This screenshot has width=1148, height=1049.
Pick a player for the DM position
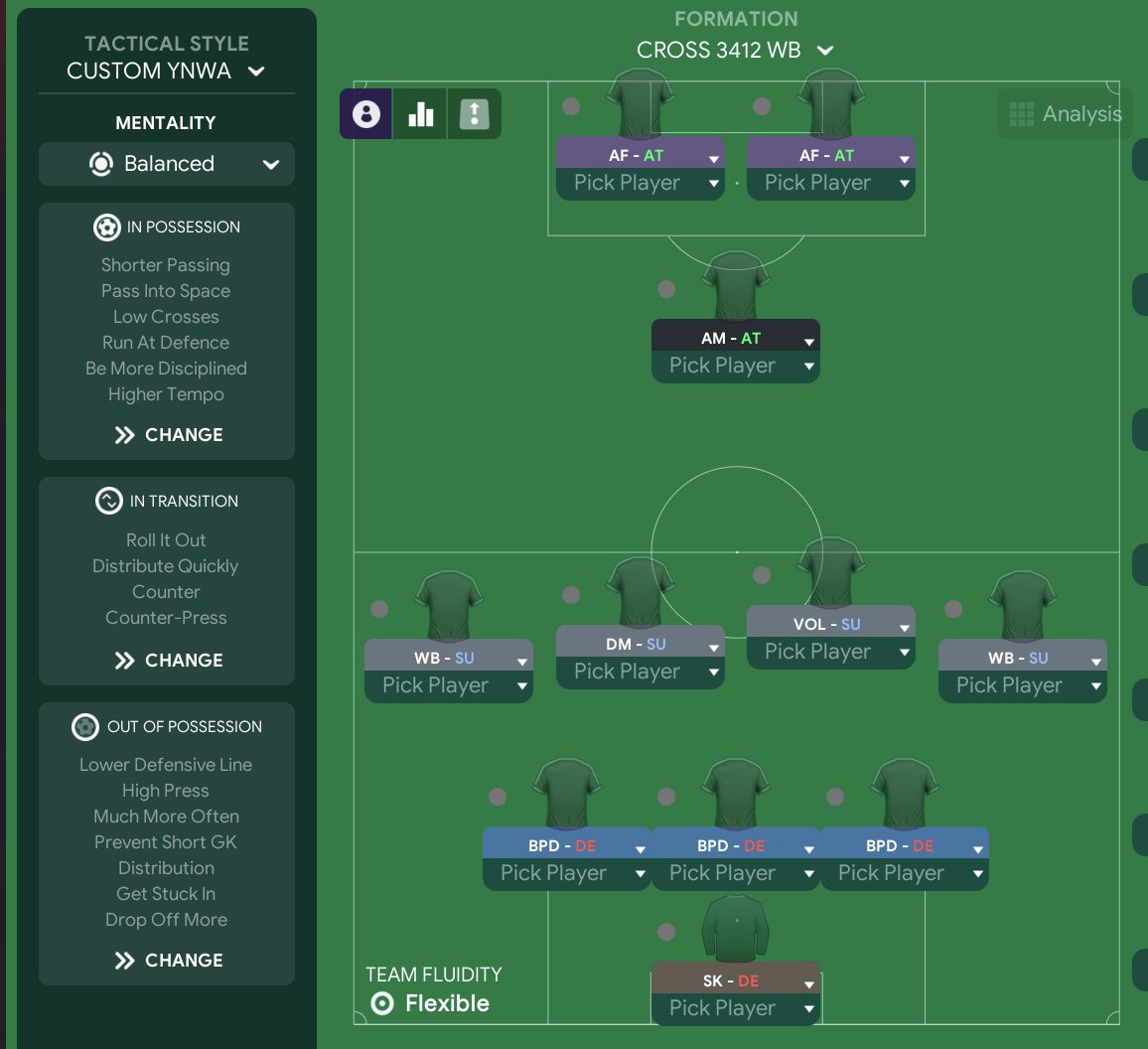pyautogui.click(x=640, y=672)
